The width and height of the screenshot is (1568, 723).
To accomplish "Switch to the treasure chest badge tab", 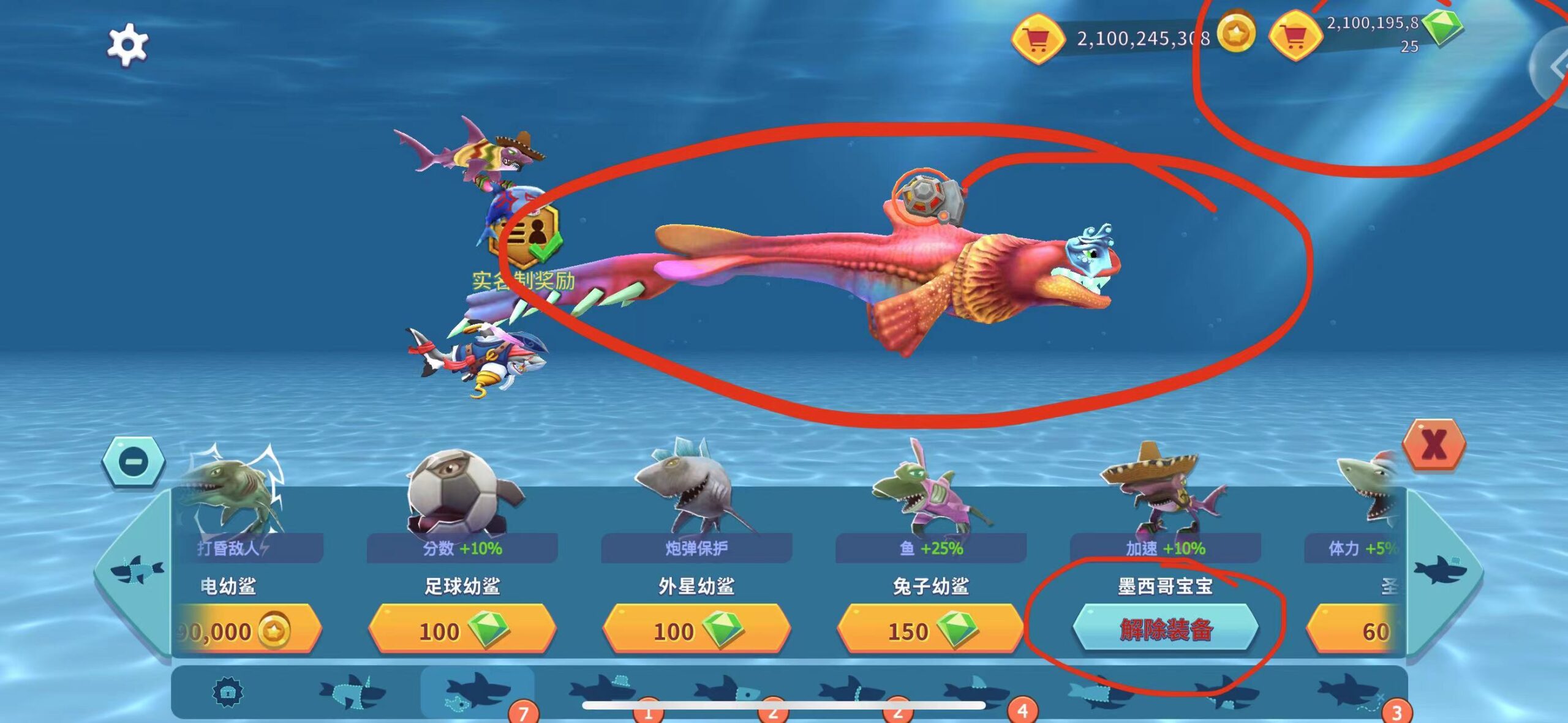I will pyautogui.click(x=228, y=692).
